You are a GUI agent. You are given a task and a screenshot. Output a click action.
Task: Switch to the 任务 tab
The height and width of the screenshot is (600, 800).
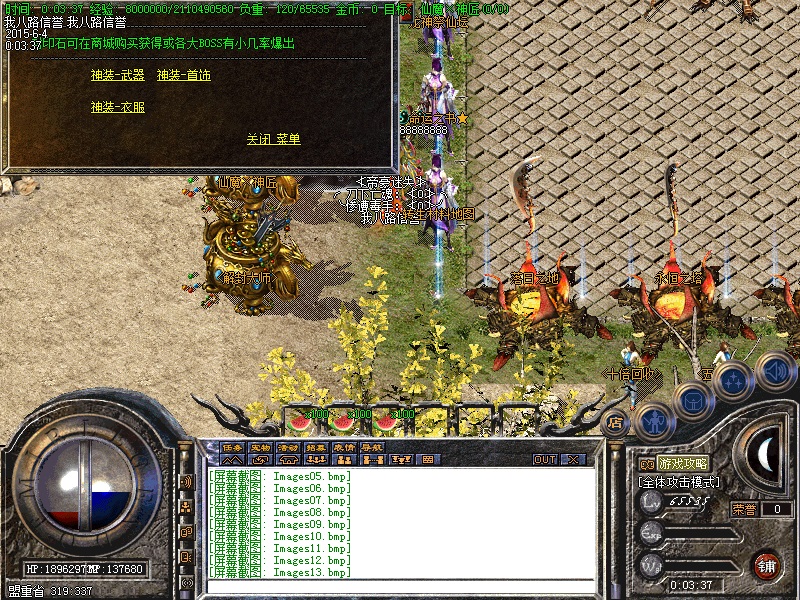point(232,447)
